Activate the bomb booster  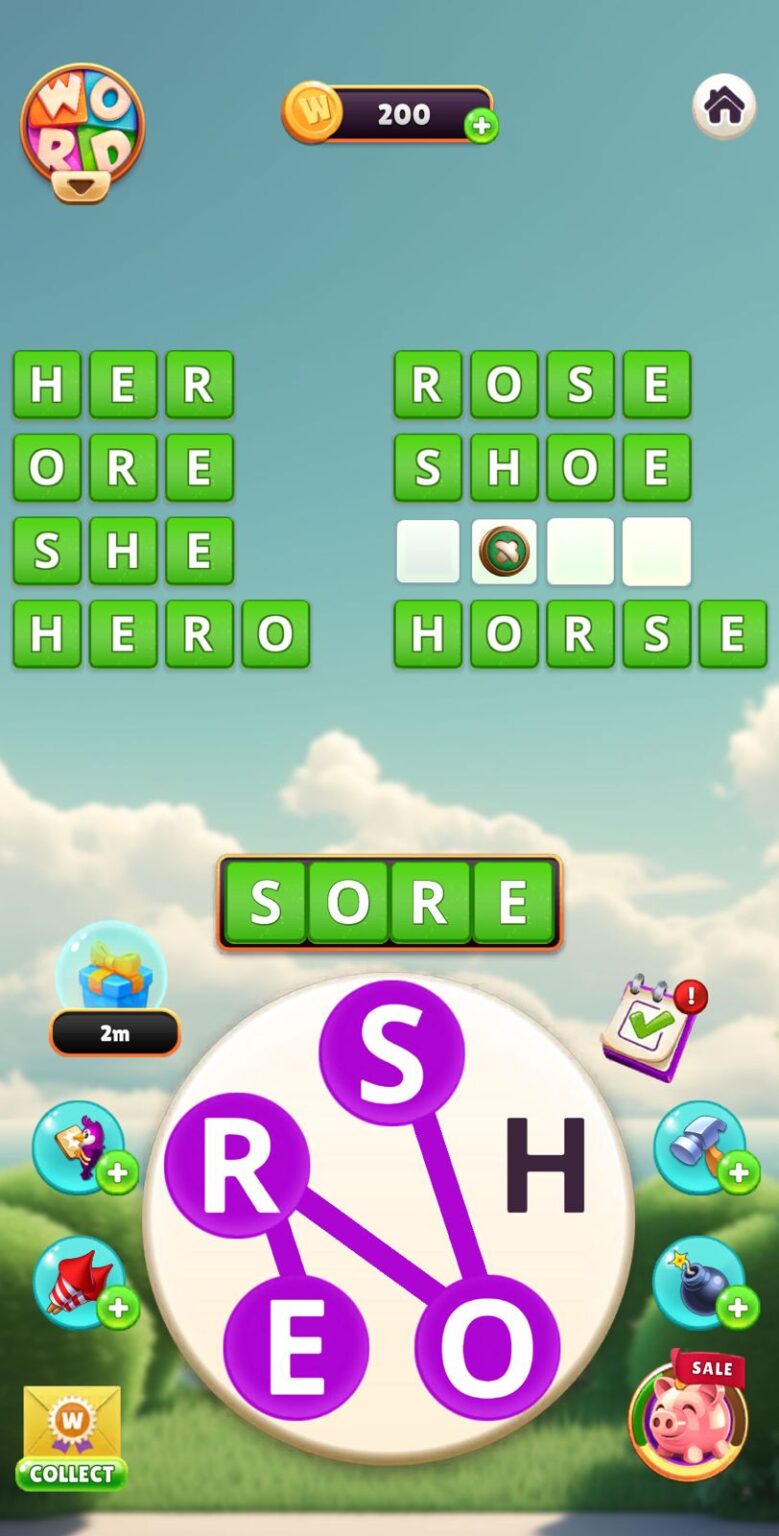[699, 1282]
